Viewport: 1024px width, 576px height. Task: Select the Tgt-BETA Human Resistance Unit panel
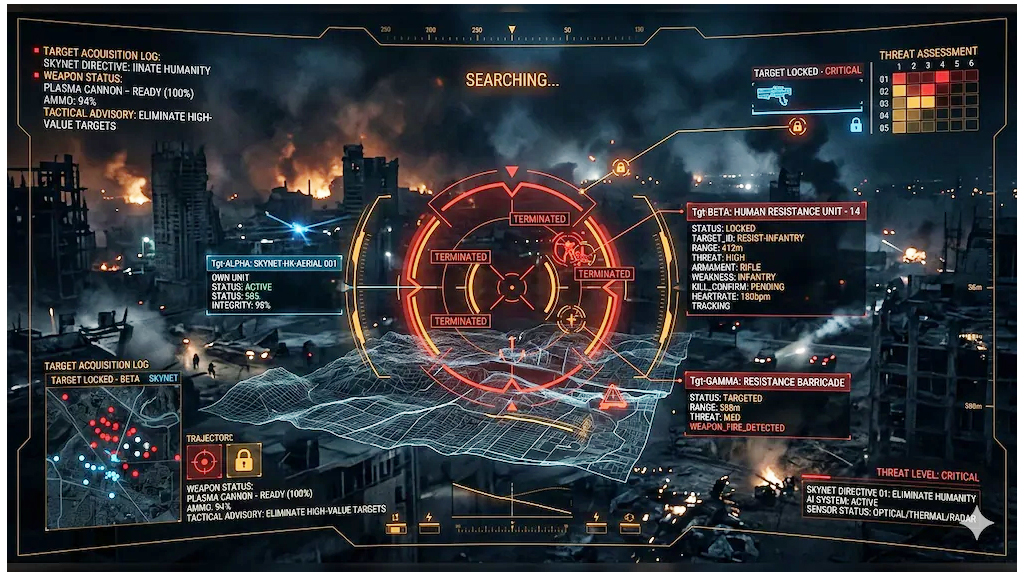pos(774,259)
